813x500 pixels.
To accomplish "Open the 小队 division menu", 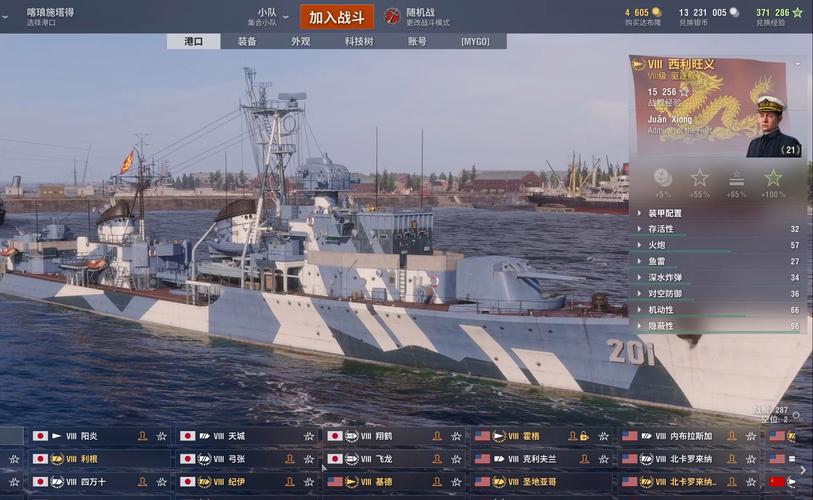I will pyautogui.click(x=266, y=16).
